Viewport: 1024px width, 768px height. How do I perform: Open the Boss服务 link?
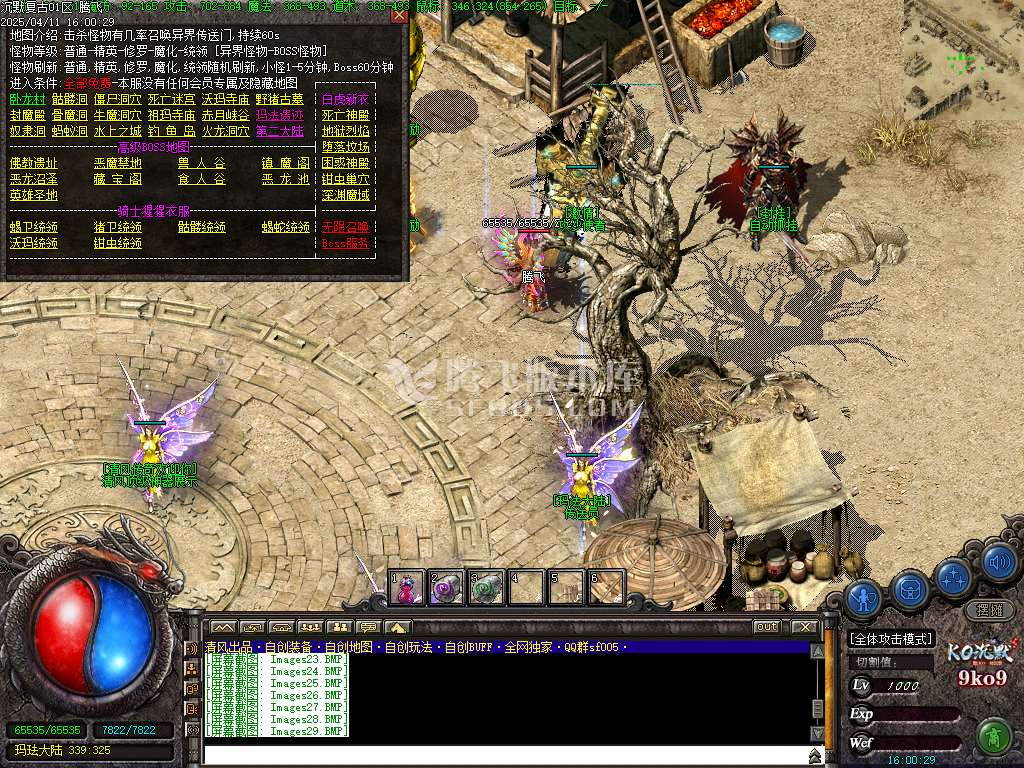click(x=345, y=243)
